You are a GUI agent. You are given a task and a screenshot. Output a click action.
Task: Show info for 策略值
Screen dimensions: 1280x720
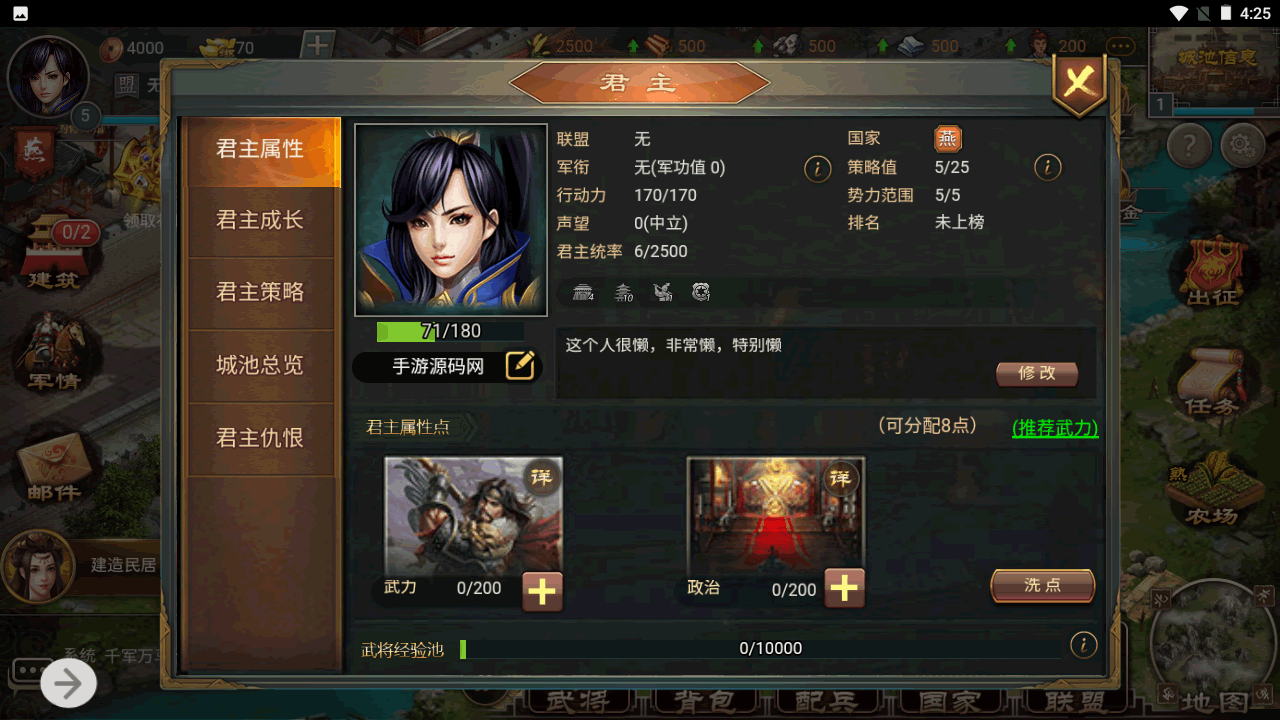[x=1047, y=168]
